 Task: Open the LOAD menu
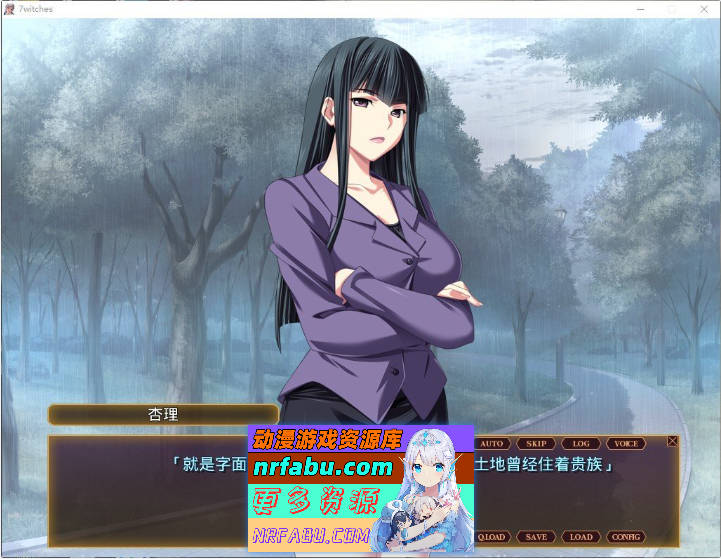581,537
